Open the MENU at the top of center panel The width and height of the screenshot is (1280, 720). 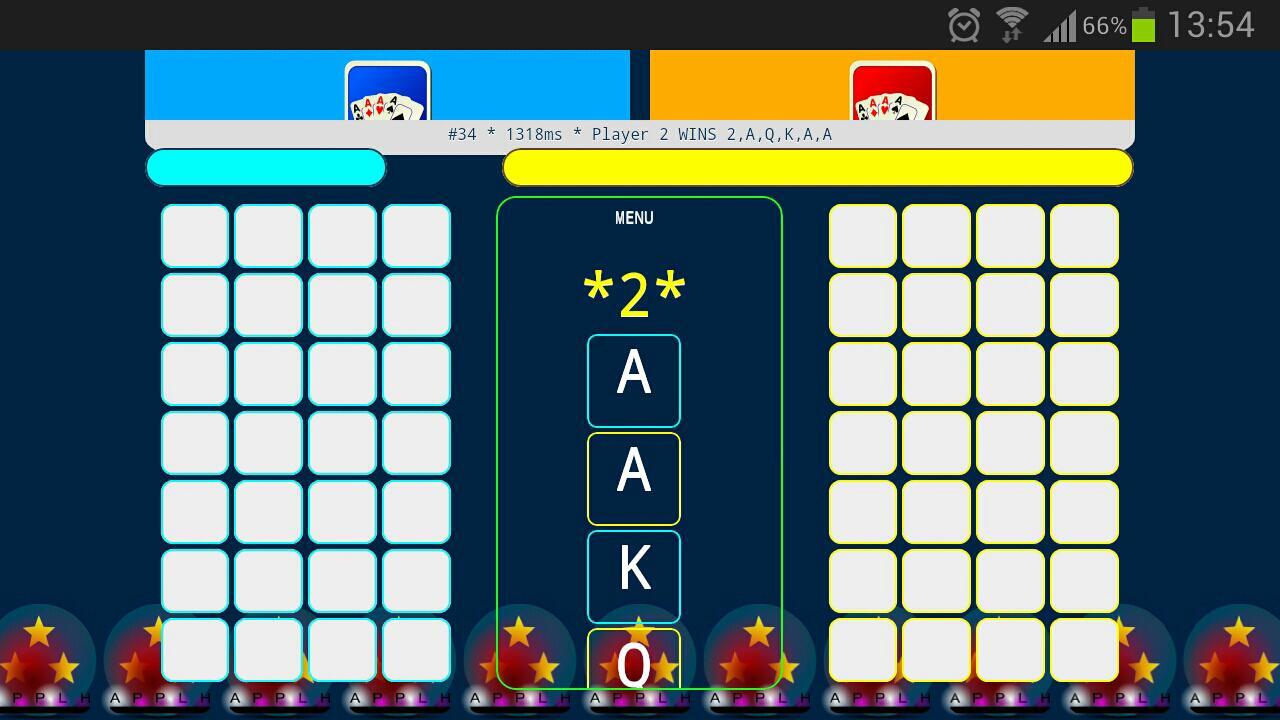633,217
